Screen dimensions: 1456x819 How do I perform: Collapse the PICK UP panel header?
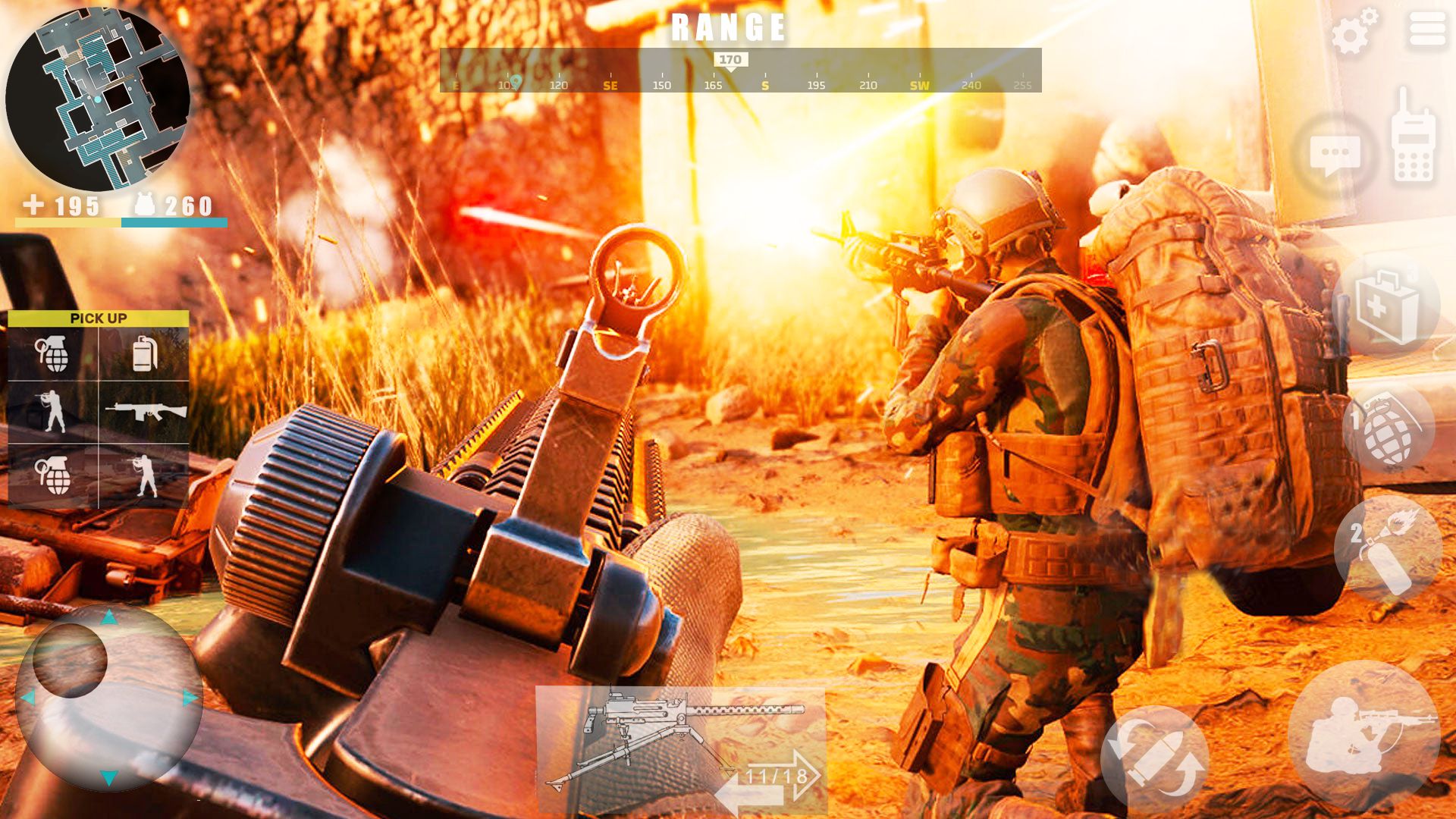[99, 318]
